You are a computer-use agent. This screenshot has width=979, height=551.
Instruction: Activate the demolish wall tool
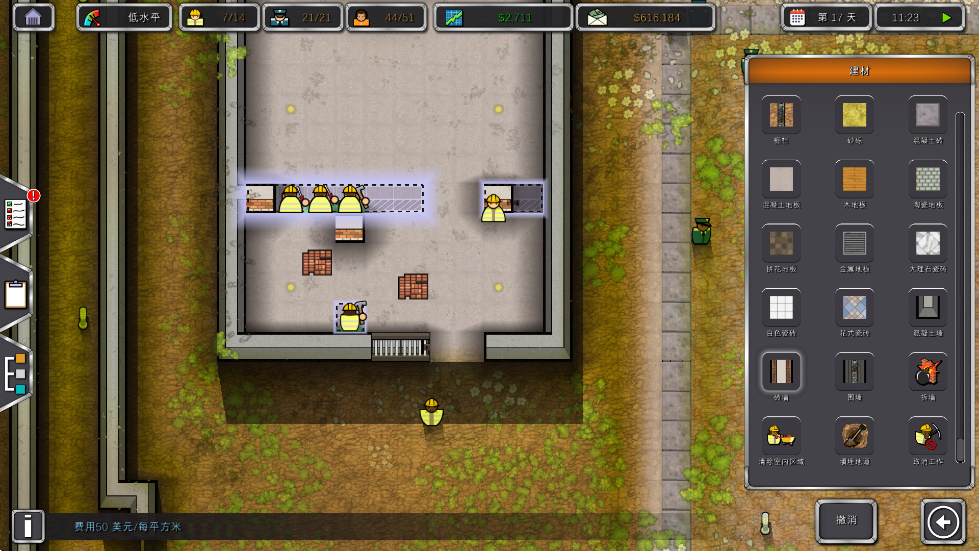pyautogui.click(x=928, y=371)
